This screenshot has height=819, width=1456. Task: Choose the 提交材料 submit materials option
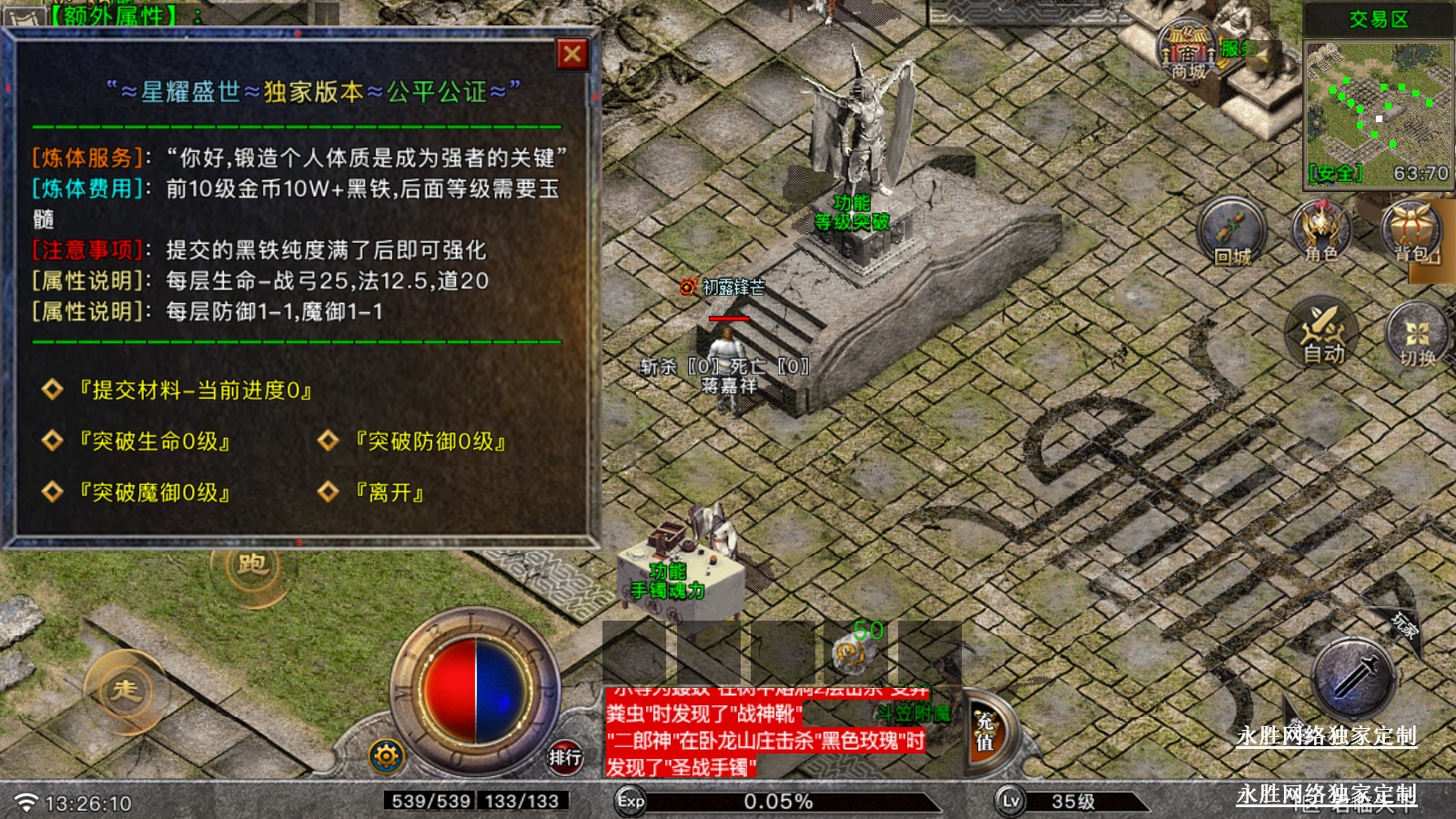coord(194,390)
